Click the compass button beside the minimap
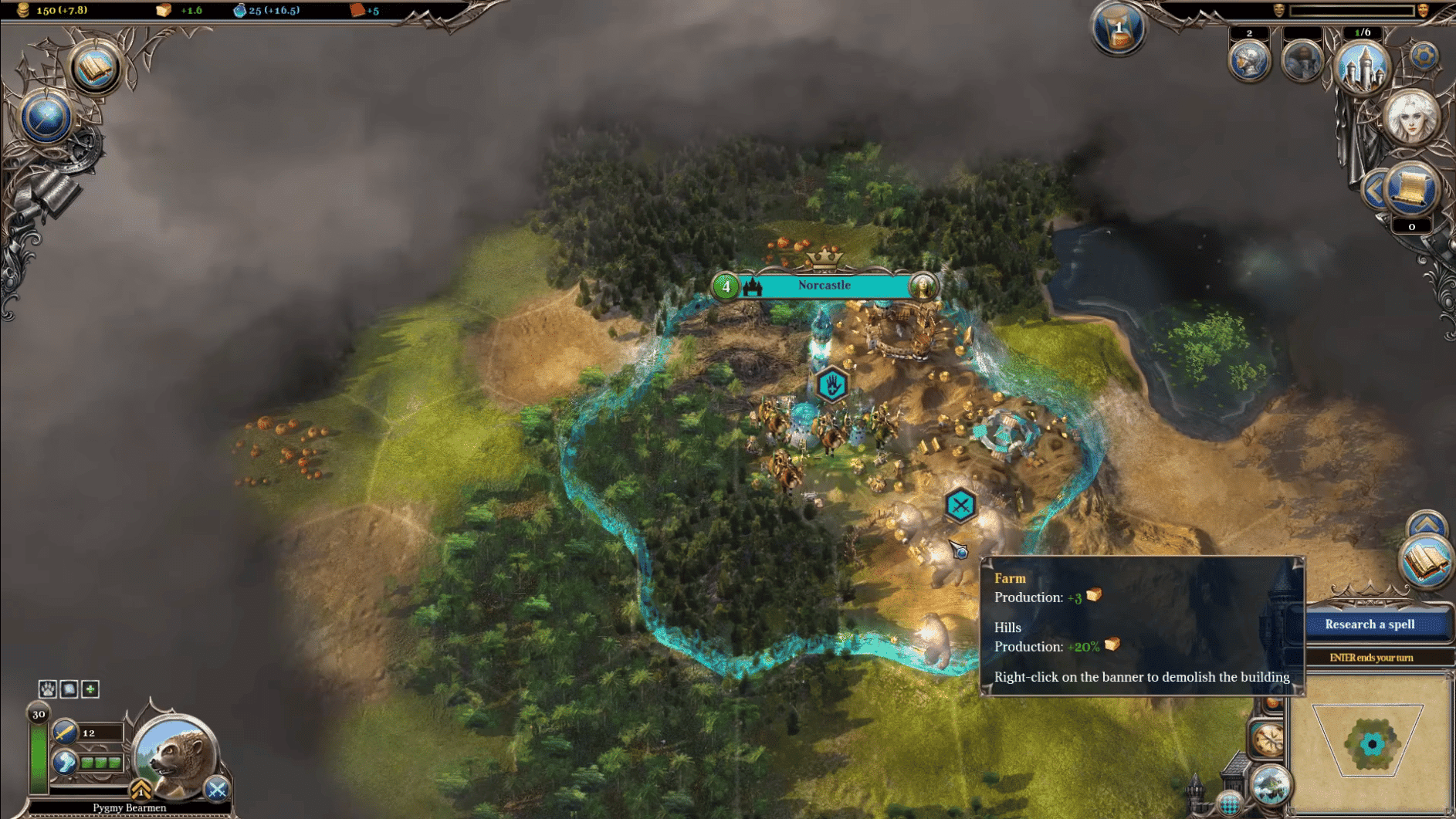The height and width of the screenshot is (819, 1456). pos(1267,739)
